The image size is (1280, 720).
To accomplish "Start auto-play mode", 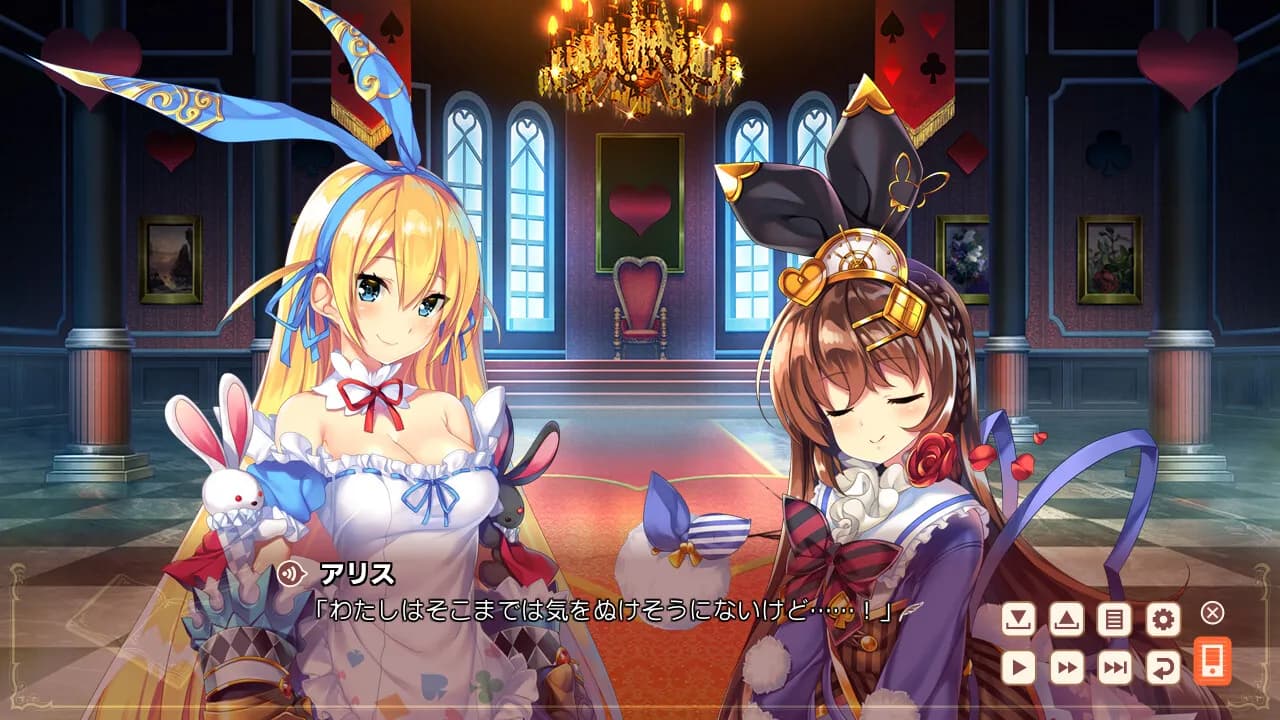I will tap(1016, 666).
